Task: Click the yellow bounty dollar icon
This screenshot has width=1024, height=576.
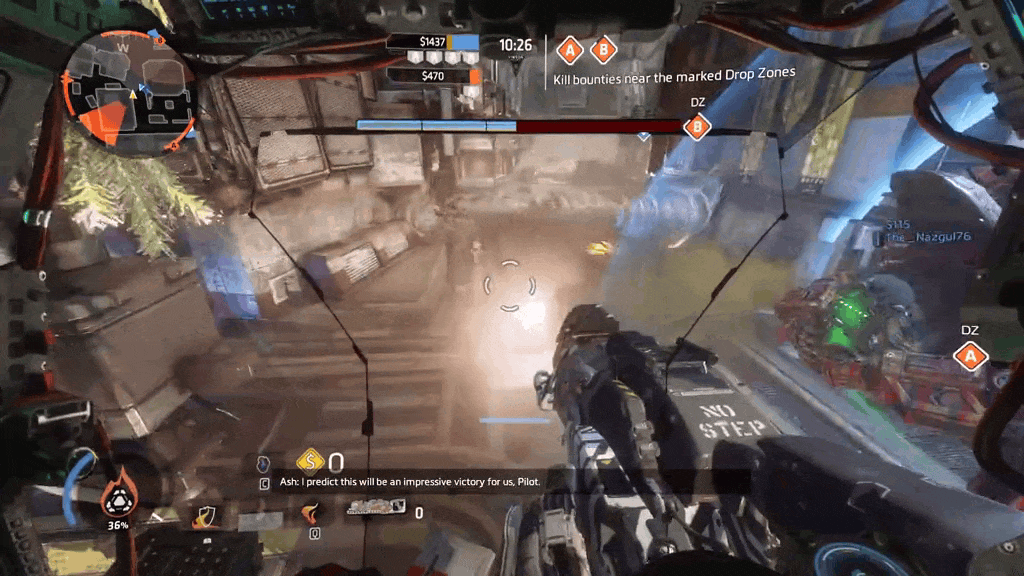Action: coord(311,461)
